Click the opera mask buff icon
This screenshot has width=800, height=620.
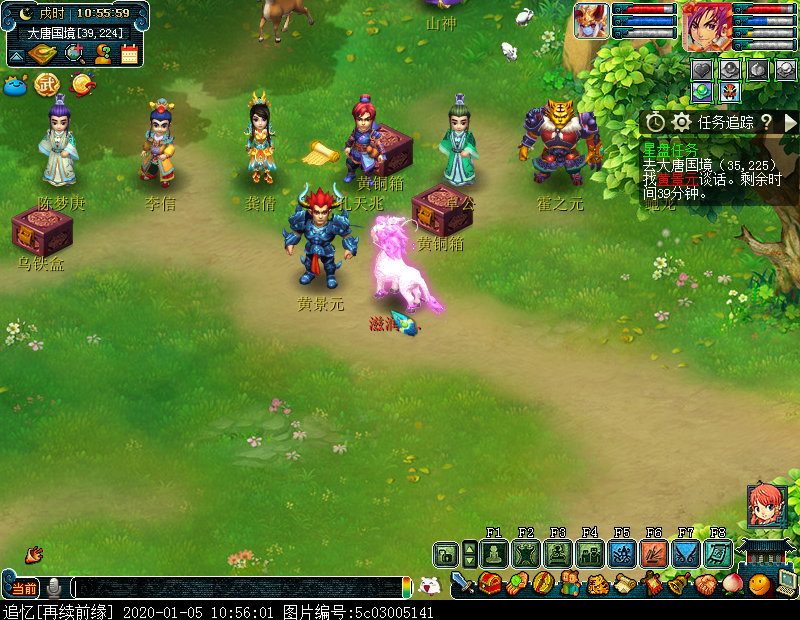click(x=730, y=91)
